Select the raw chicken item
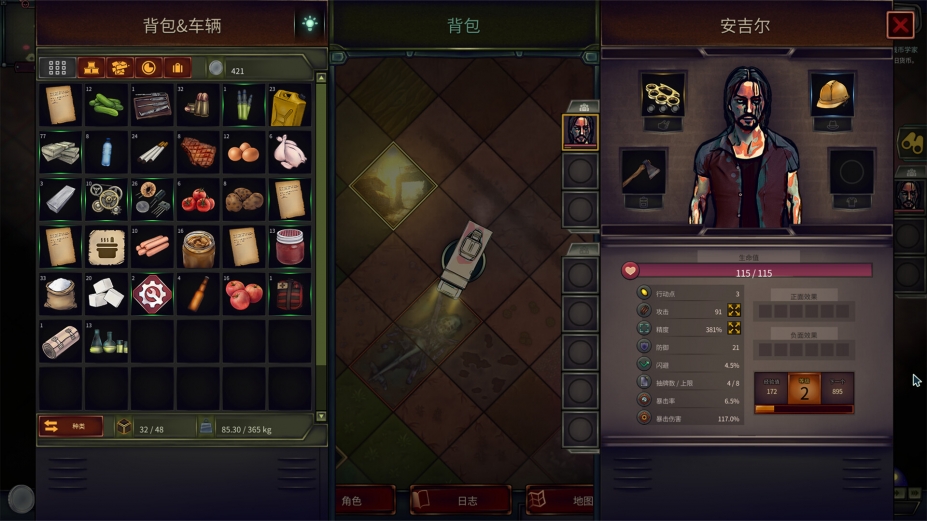 click(x=289, y=152)
